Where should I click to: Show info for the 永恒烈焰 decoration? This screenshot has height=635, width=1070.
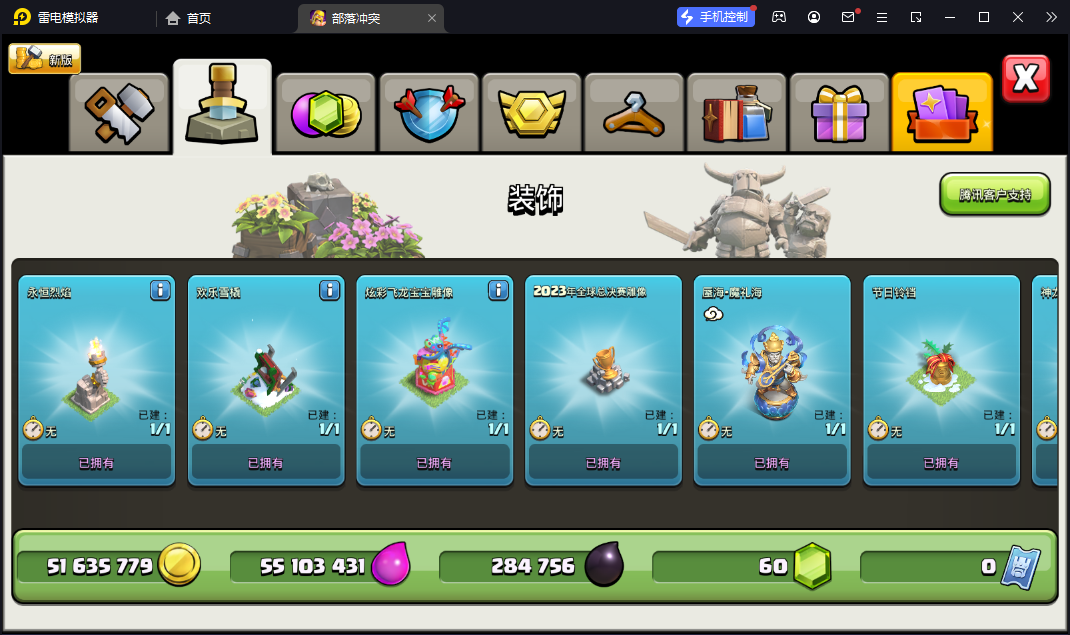point(160,290)
